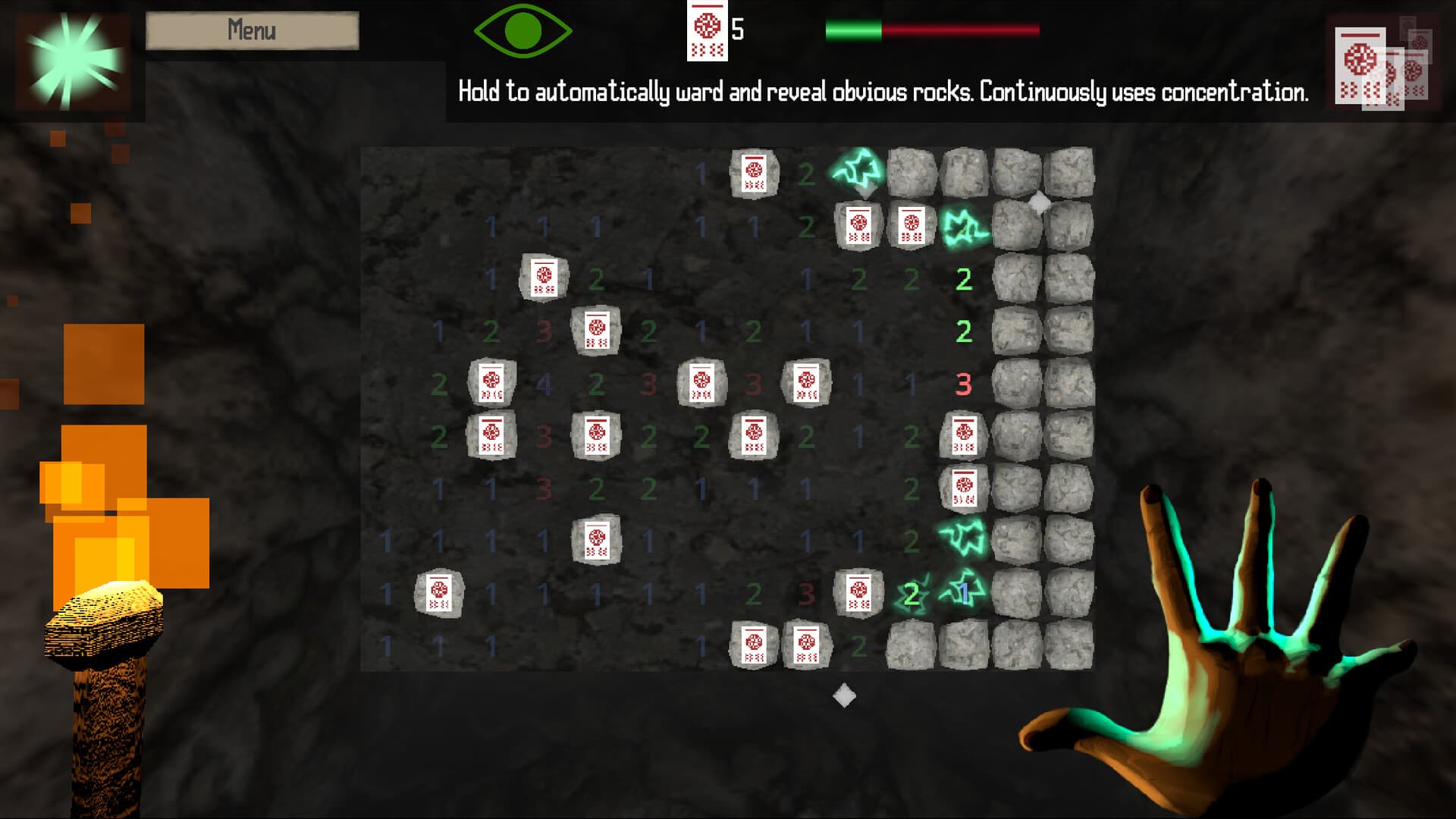
Task: Click the ward card beside the blue number 4
Action: [493, 383]
